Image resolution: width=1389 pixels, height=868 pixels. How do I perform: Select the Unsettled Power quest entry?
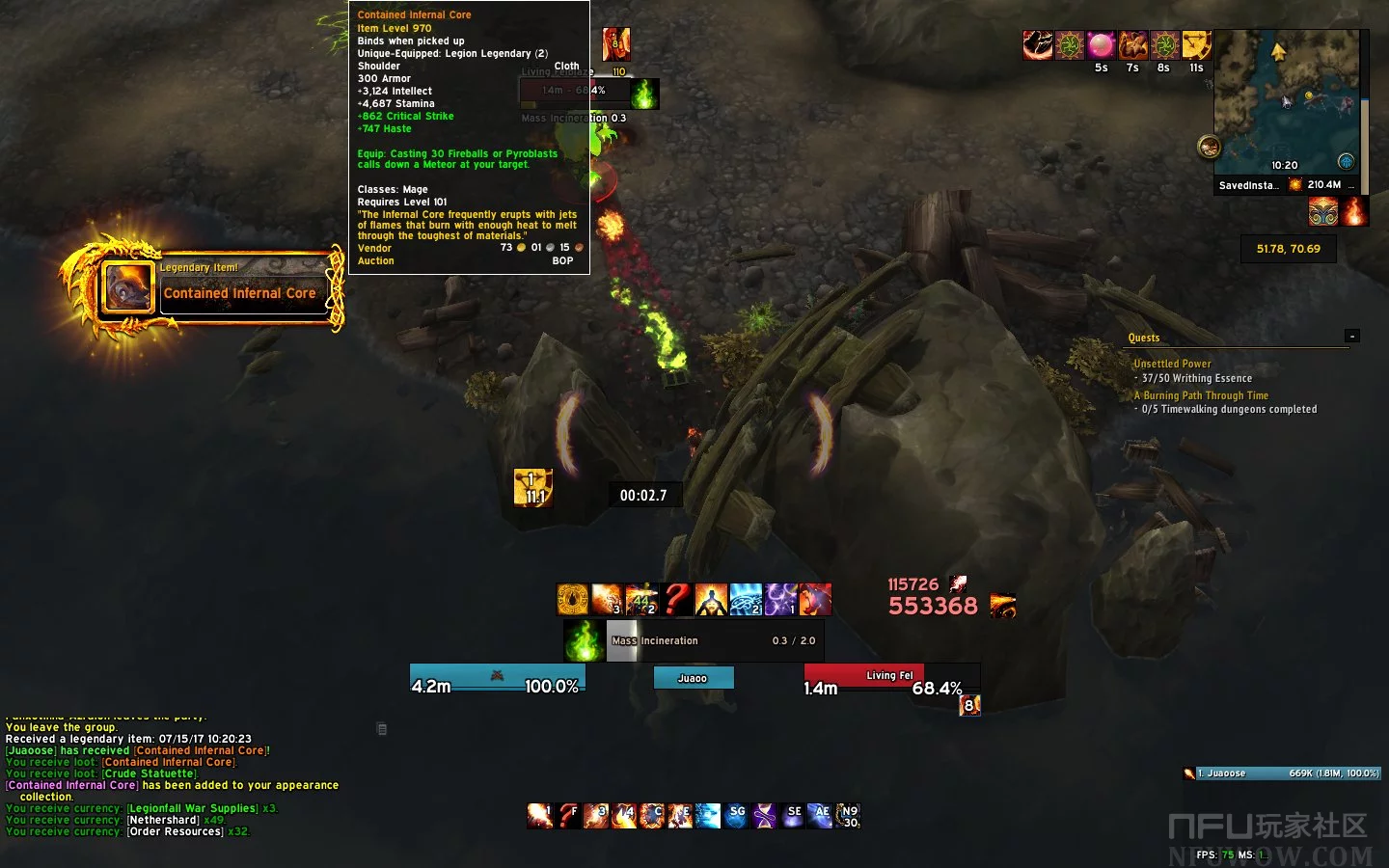click(1172, 364)
